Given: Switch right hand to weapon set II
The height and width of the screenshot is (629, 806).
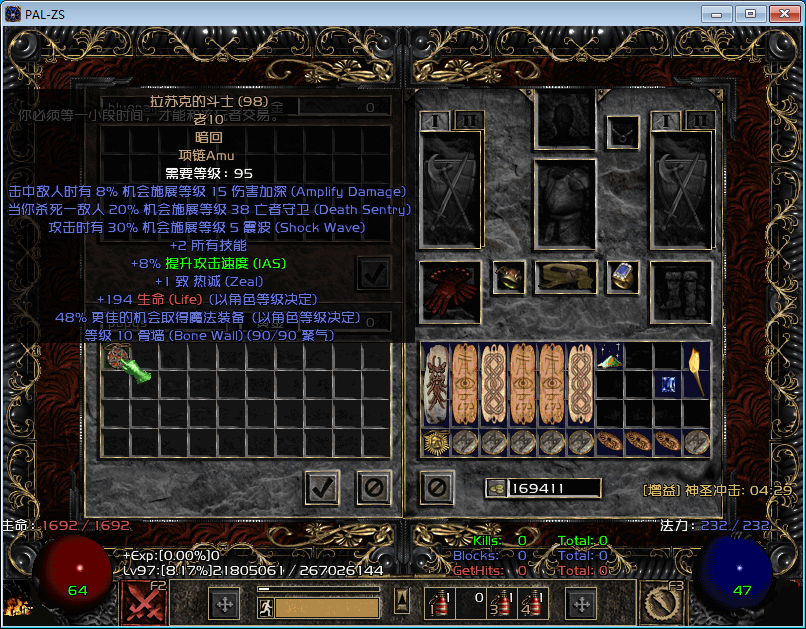Looking at the screenshot, I should coord(699,121).
